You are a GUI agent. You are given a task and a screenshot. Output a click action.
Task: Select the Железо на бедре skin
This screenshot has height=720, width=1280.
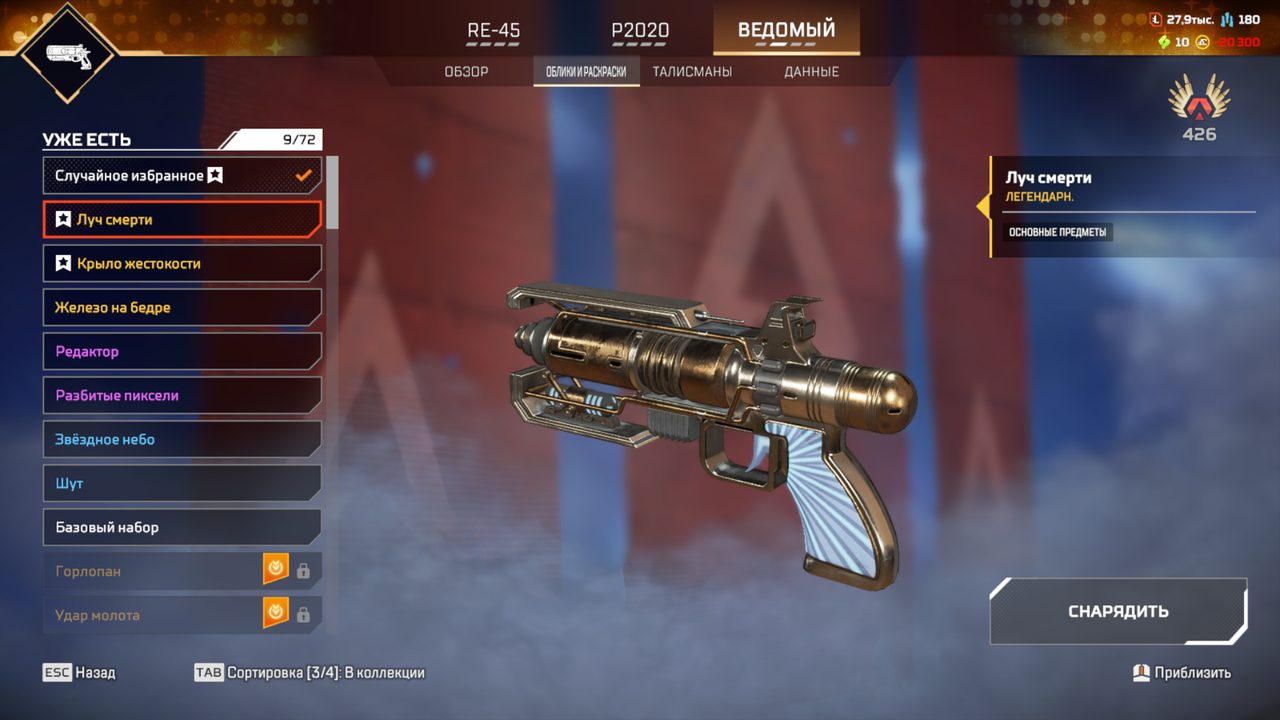[x=182, y=307]
